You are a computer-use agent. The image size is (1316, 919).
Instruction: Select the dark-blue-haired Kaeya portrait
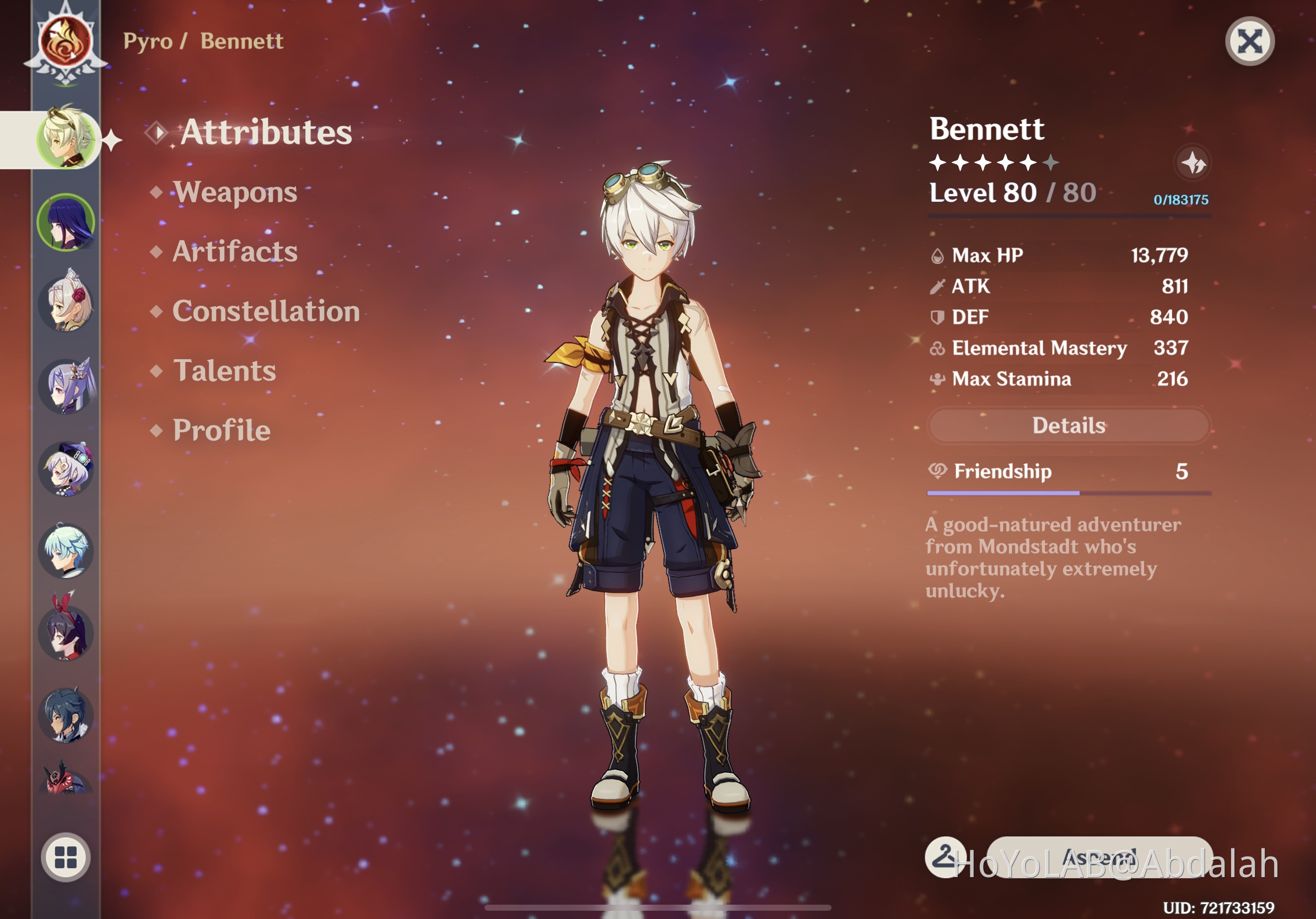66,715
